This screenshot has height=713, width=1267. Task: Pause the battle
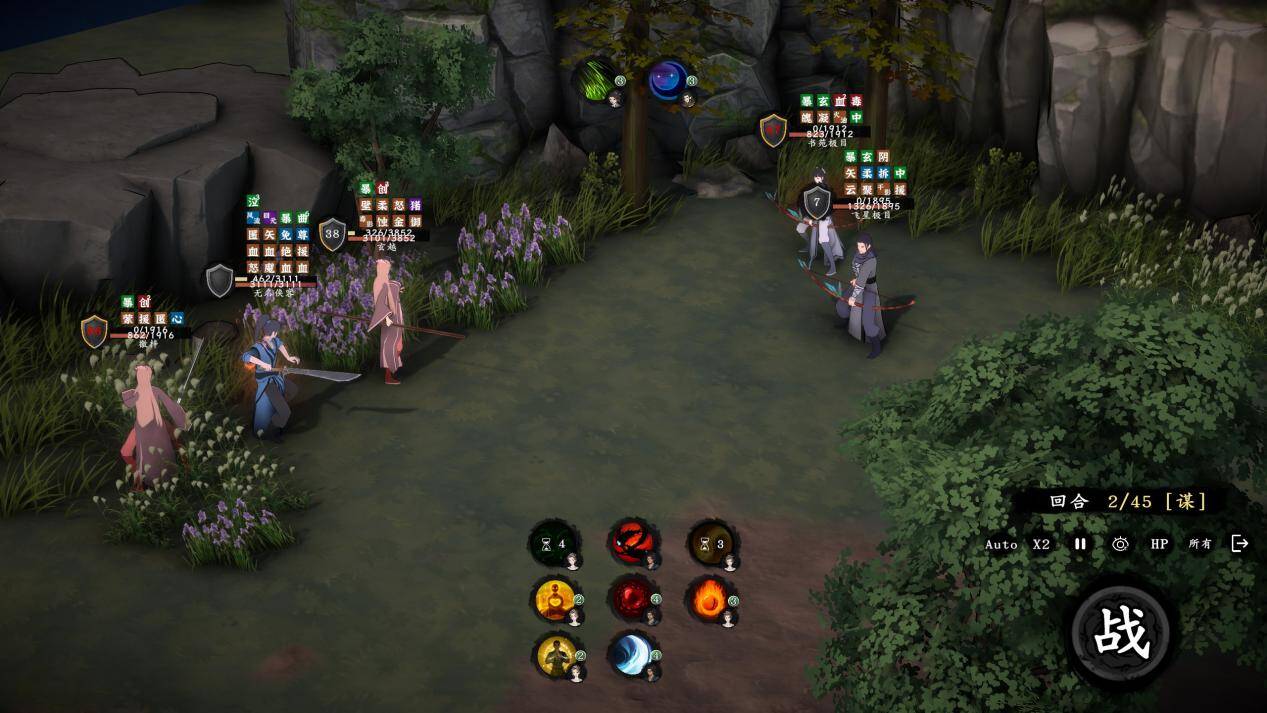click(x=1080, y=544)
